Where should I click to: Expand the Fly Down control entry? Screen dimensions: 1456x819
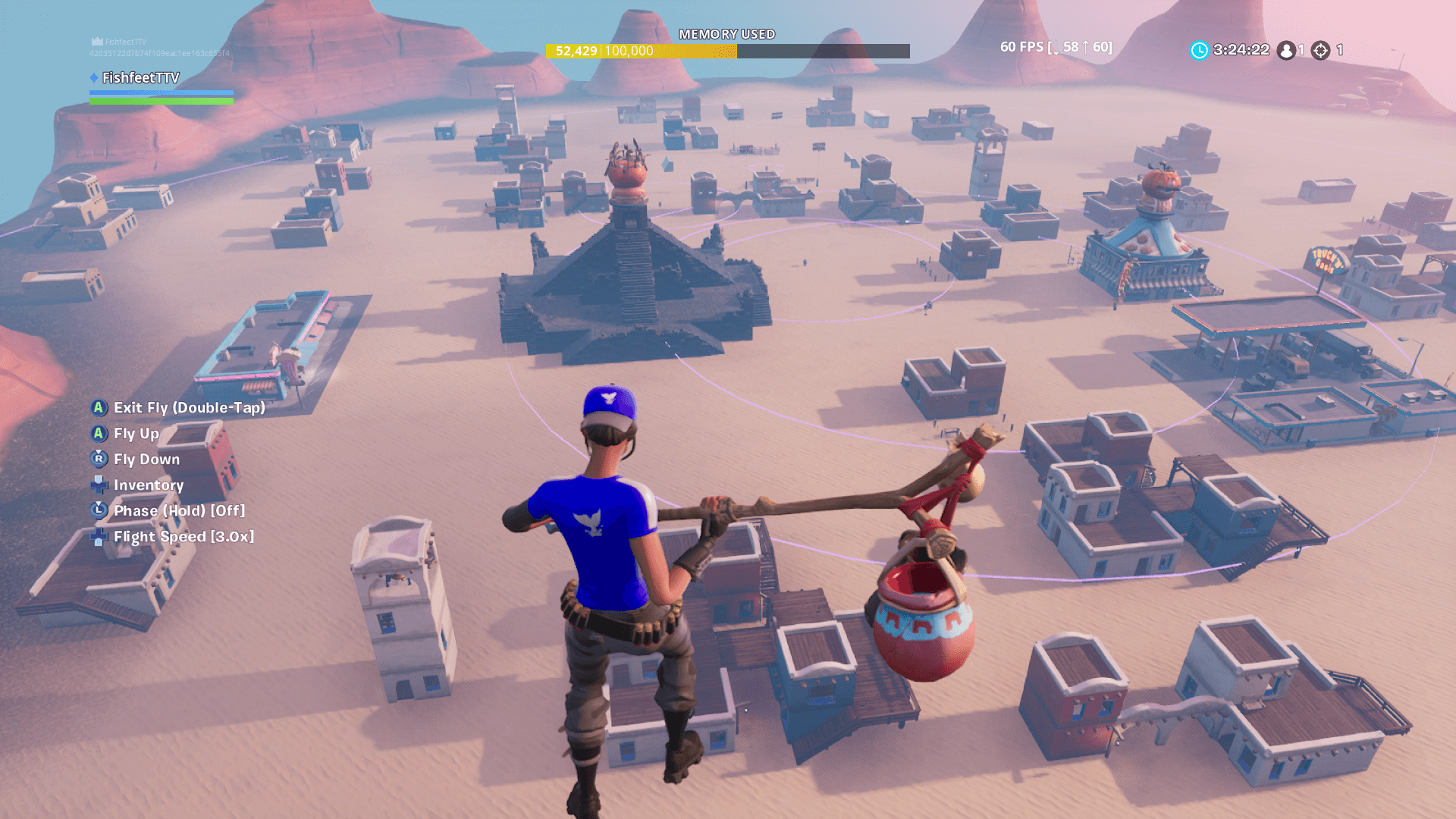[146, 459]
